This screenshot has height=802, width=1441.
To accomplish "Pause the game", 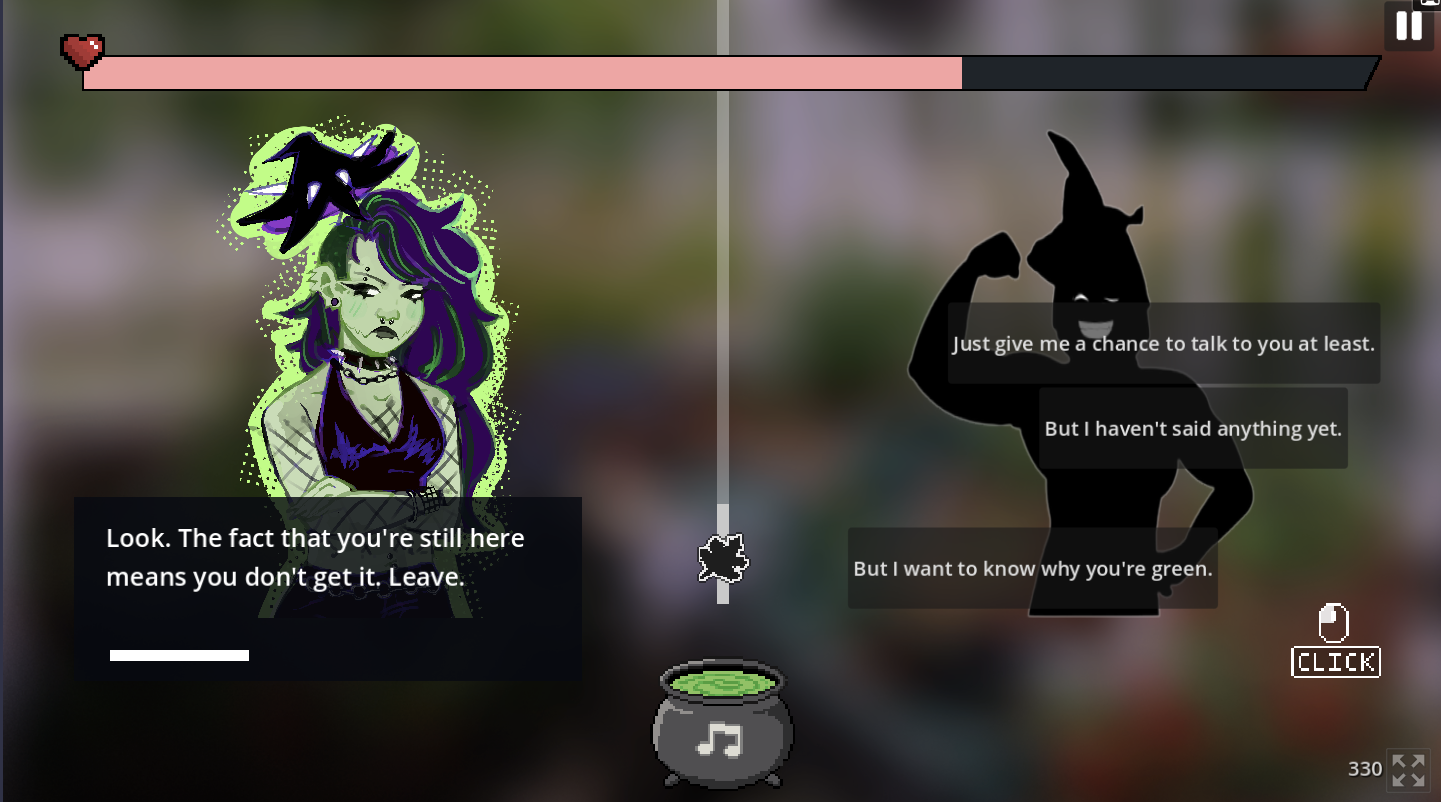I will tap(1408, 26).
